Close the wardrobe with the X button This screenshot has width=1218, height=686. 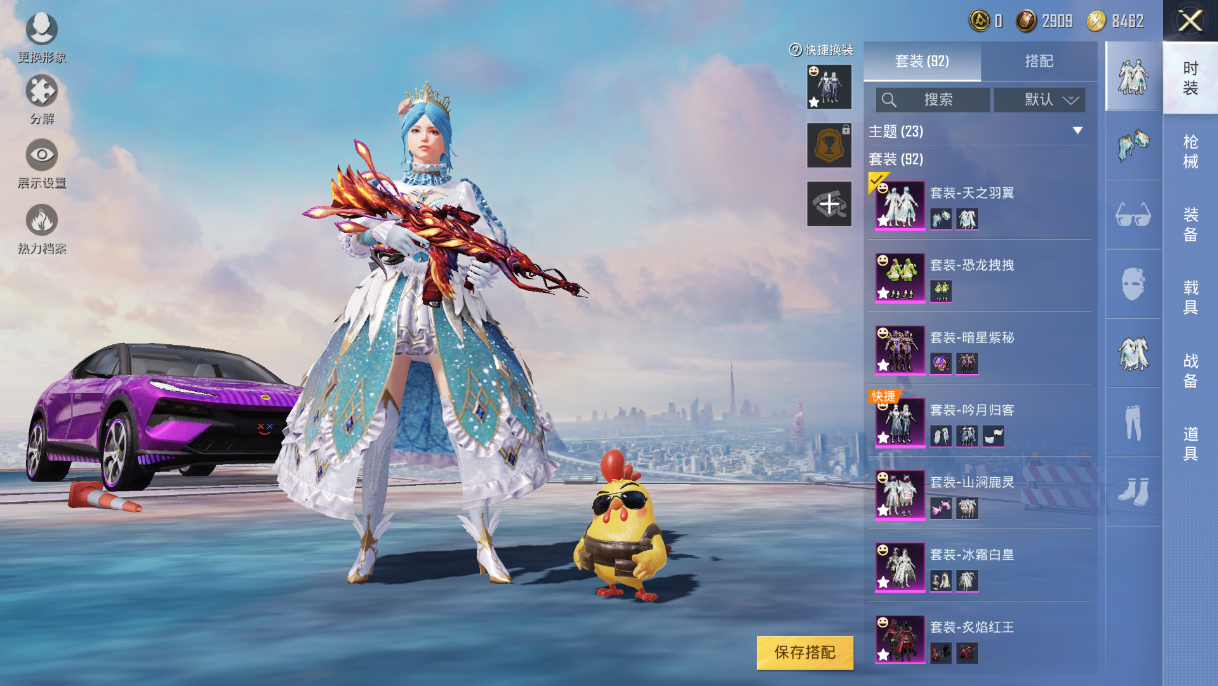1190,21
